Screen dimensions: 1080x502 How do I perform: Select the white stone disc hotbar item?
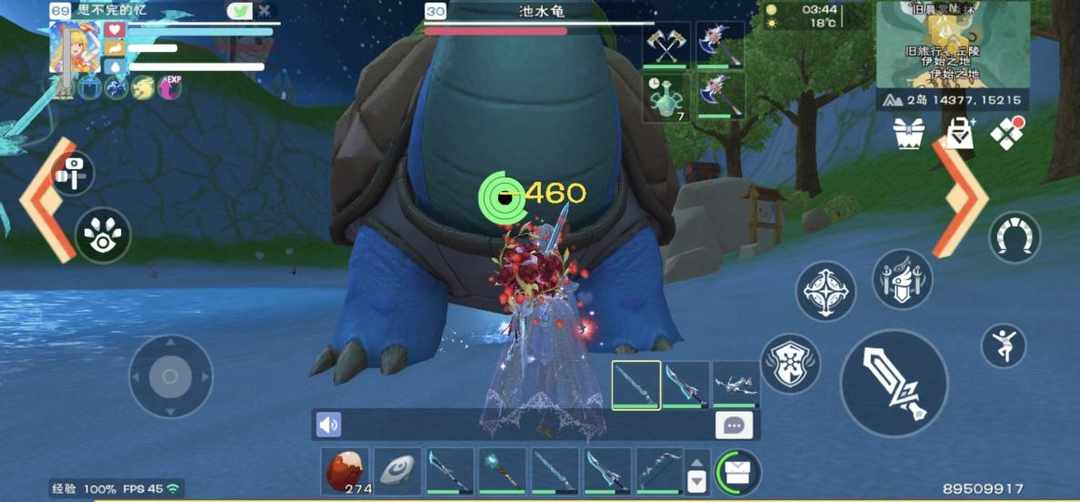(397, 471)
